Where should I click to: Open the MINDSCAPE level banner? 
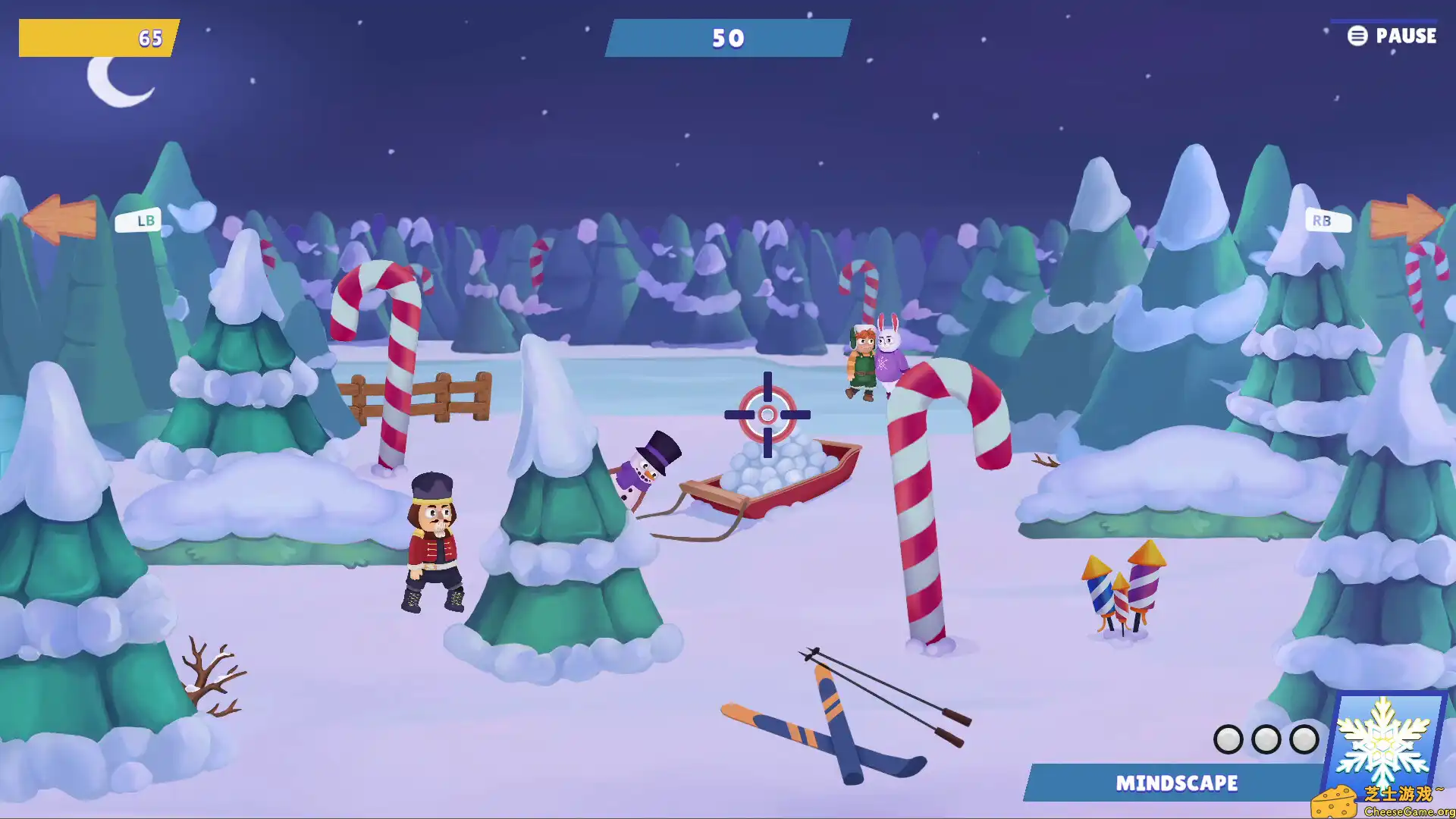[1177, 783]
